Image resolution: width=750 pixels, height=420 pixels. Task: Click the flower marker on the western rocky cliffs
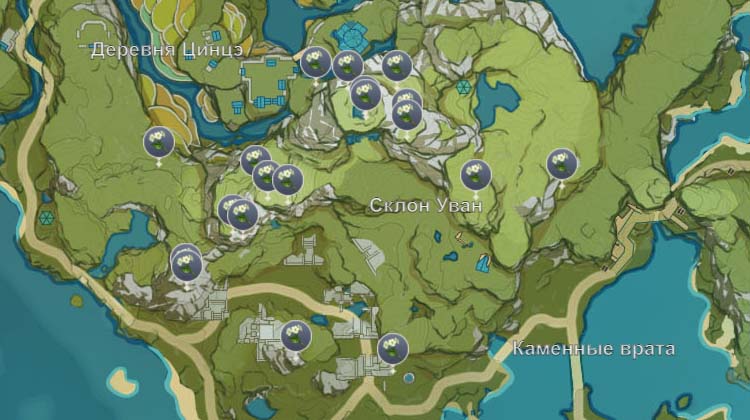pos(186,264)
